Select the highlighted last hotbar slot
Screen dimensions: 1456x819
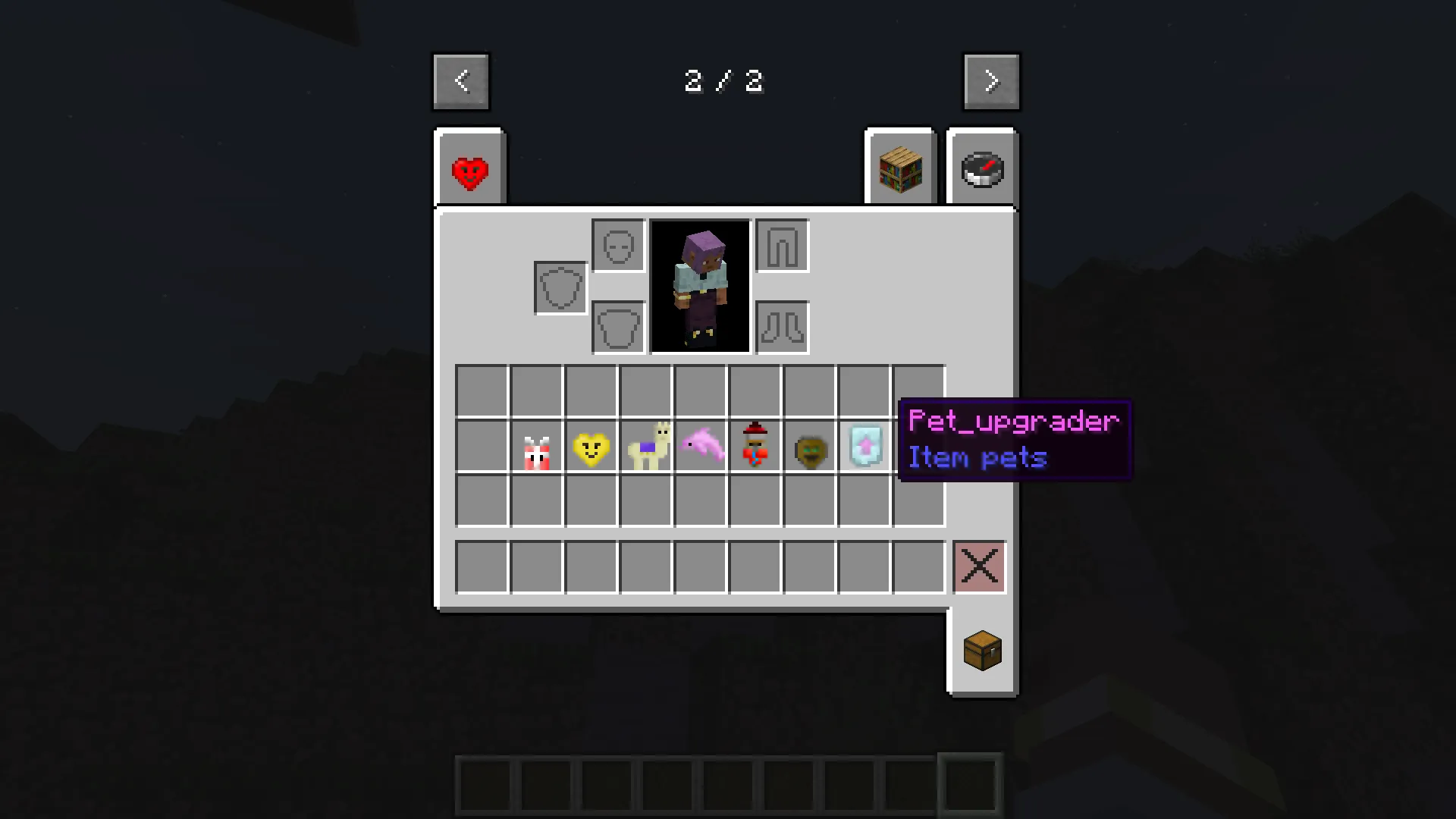(x=969, y=785)
